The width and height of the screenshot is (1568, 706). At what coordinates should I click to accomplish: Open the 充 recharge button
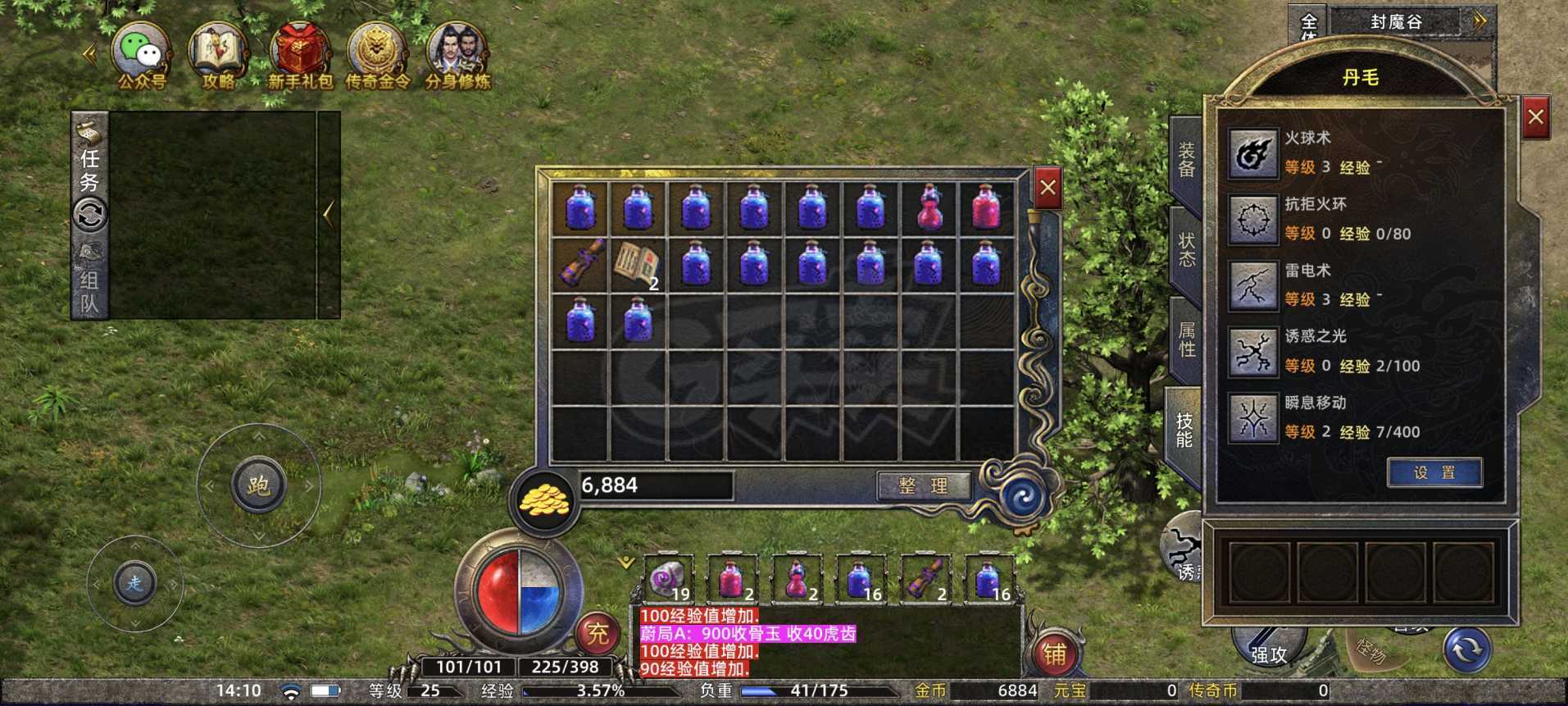[598, 634]
